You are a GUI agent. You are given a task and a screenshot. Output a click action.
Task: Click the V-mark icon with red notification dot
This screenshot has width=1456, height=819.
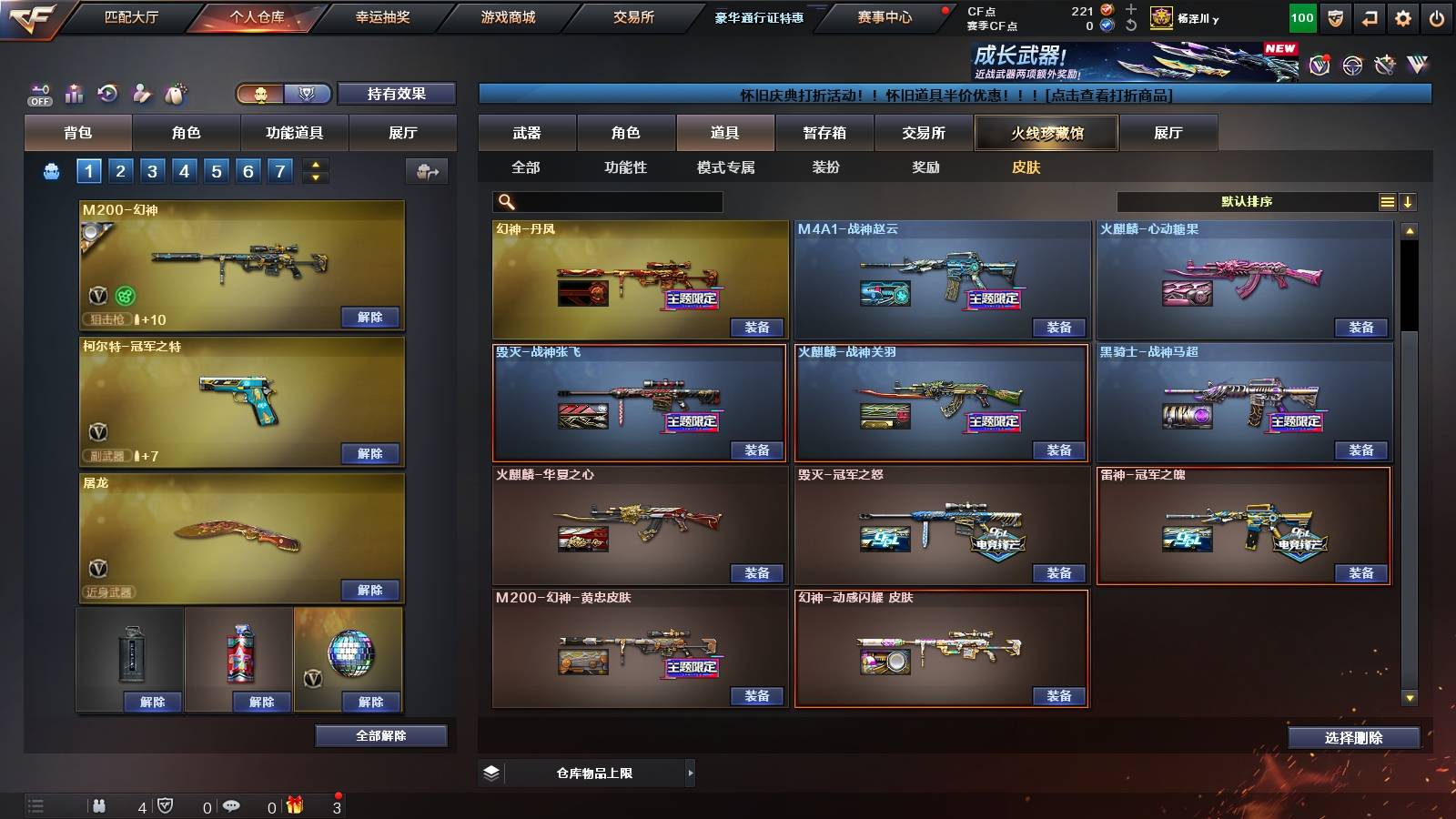coord(1319,65)
